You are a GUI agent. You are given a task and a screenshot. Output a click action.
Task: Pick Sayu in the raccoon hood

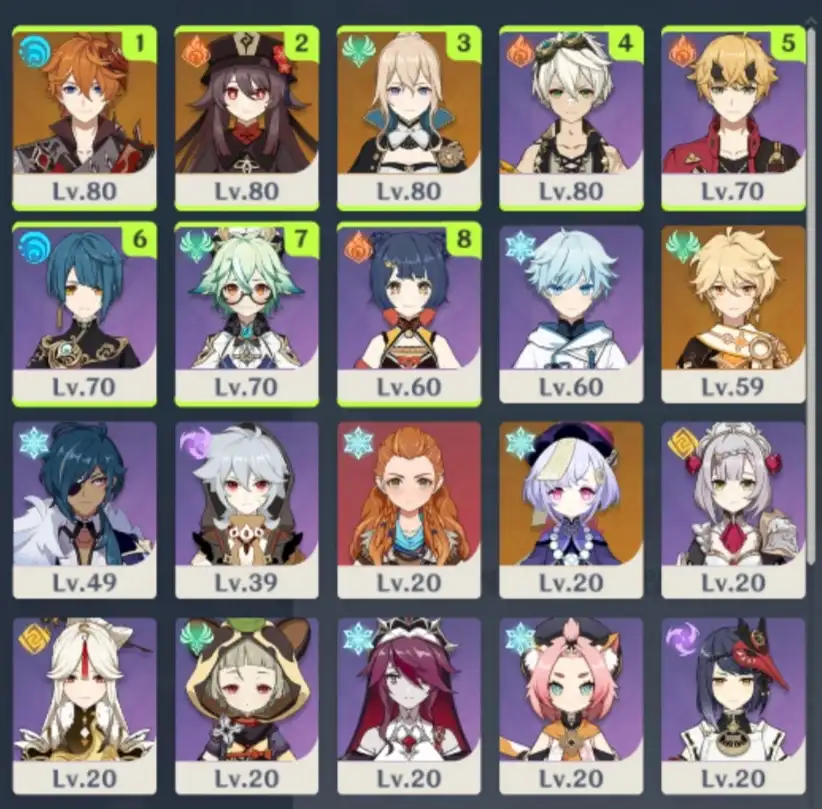point(246,704)
